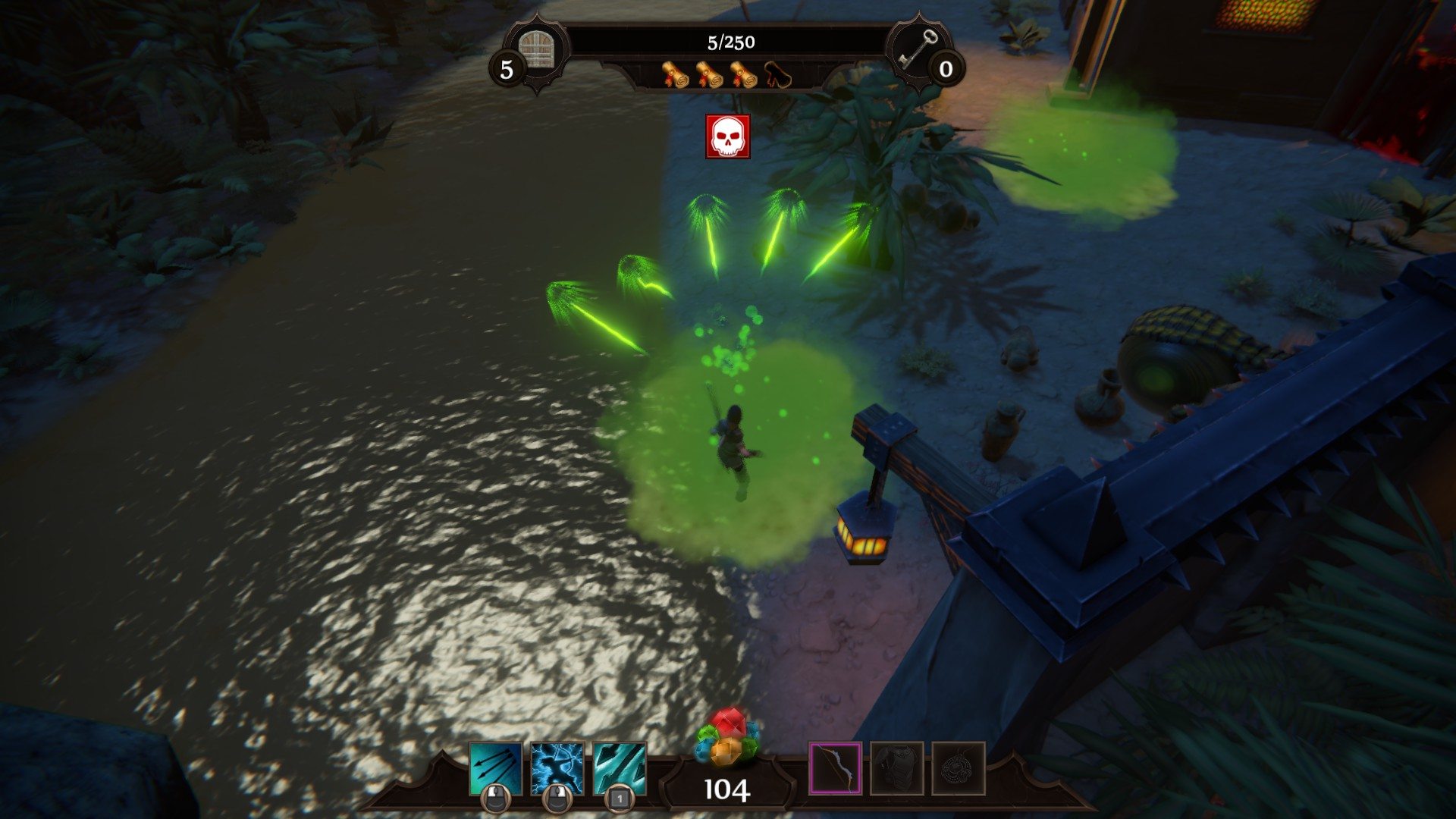
Task: Click the dungeon door level icon
Action: click(538, 50)
